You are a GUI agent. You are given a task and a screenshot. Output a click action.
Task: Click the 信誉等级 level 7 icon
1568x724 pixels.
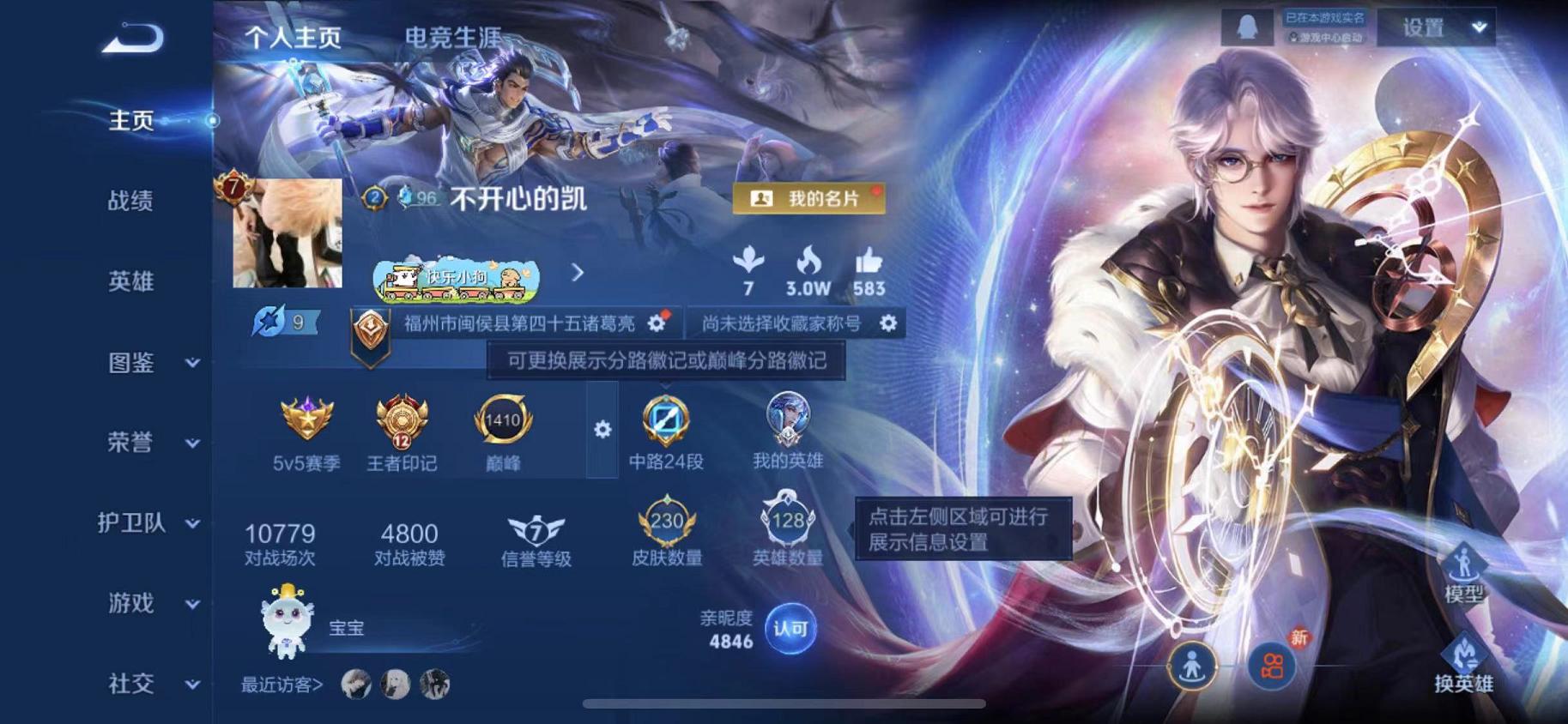point(537,532)
